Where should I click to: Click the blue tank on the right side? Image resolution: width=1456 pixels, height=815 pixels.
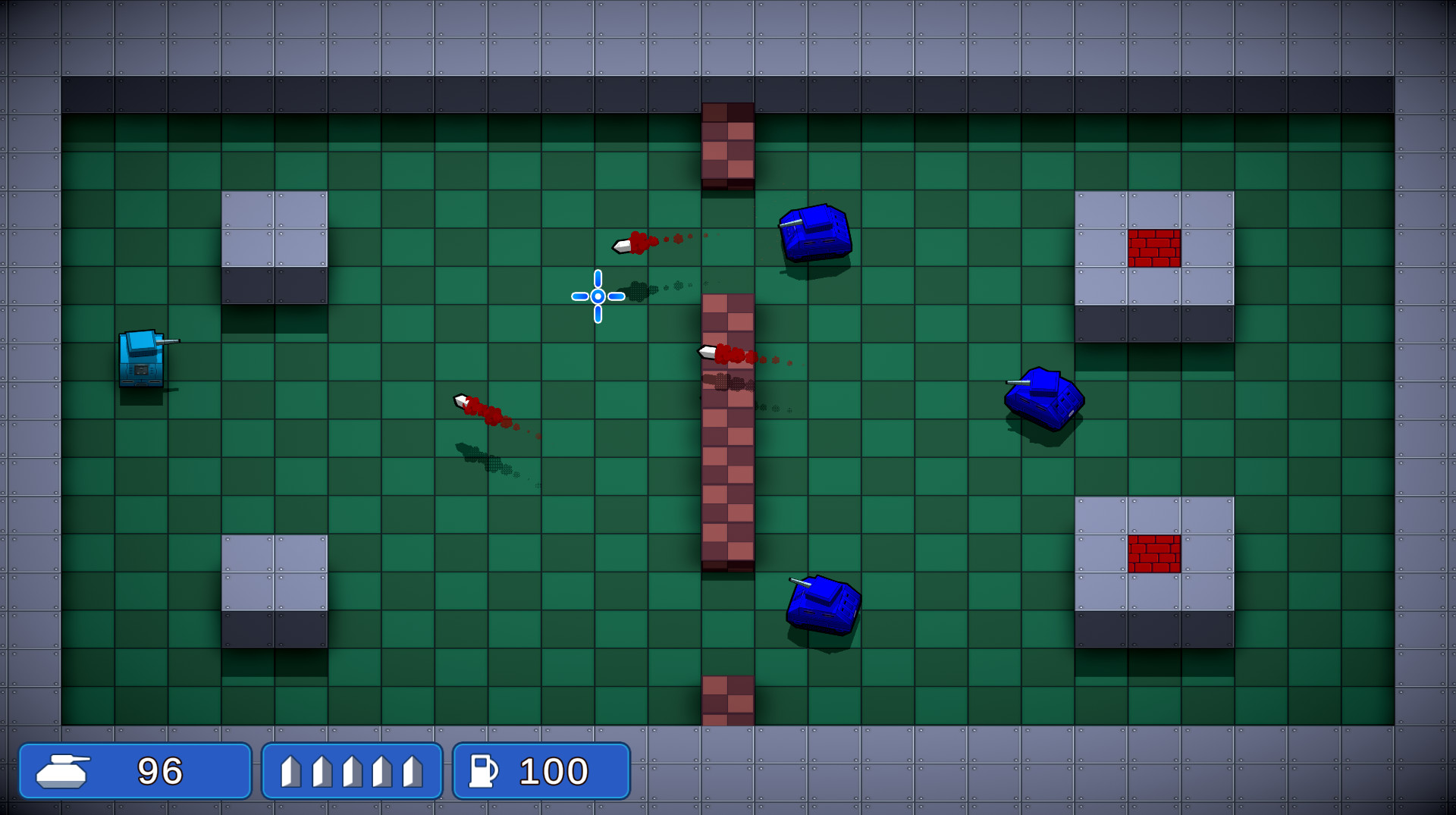tap(1046, 398)
